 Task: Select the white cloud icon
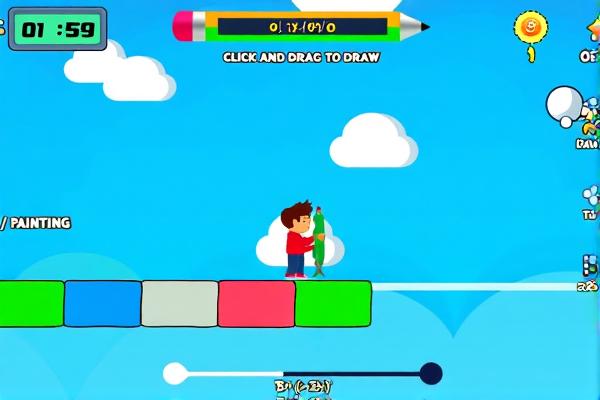point(564,103)
